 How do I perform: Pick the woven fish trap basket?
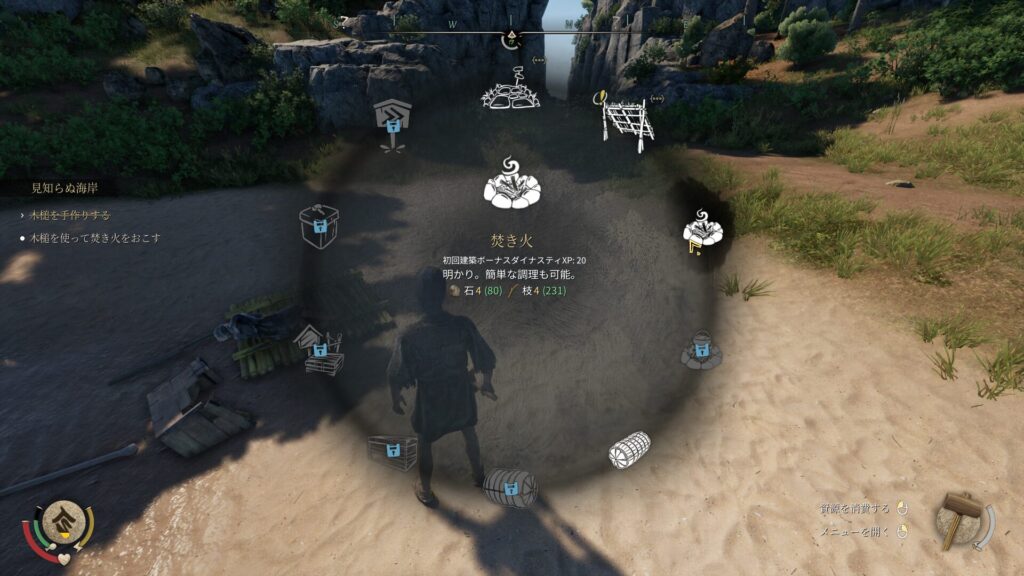coord(630,450)
